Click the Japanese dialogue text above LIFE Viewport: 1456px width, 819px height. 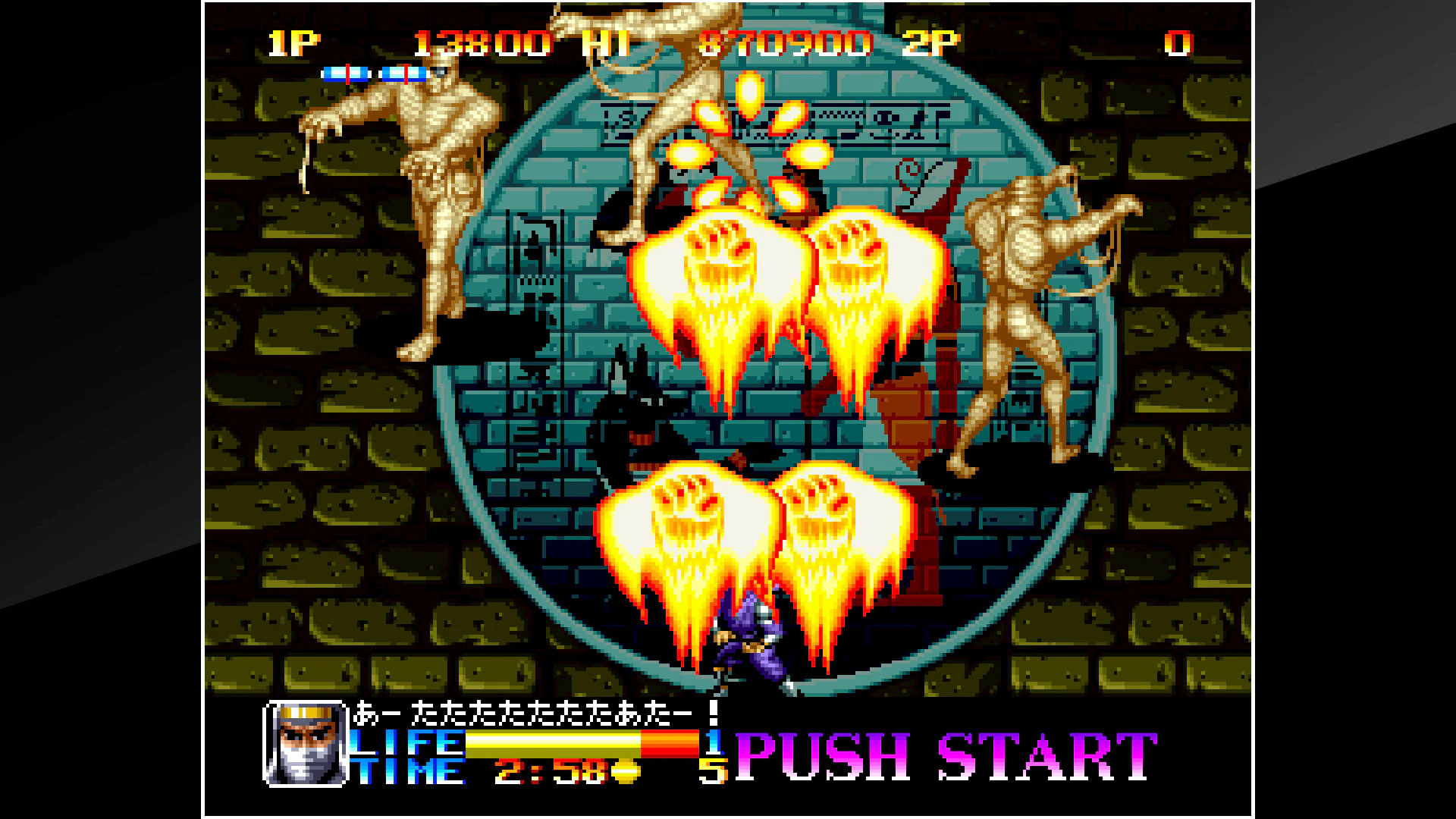coord(531,715)
